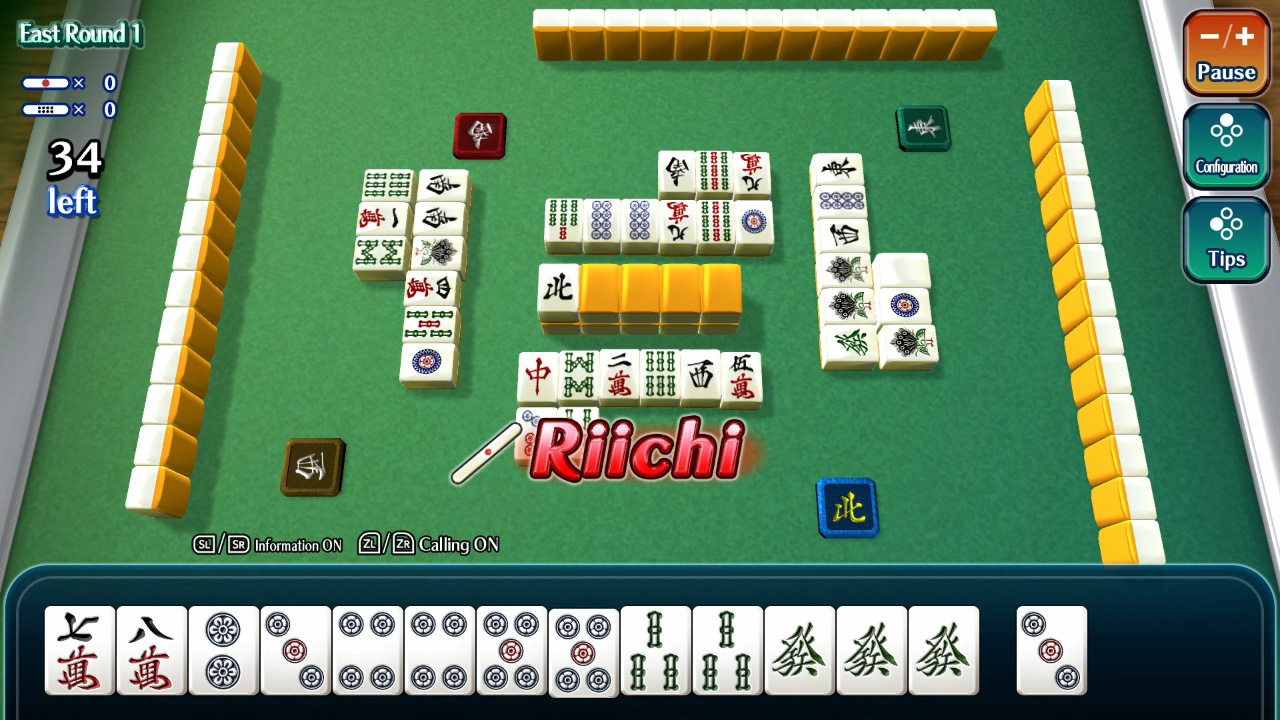Discard the drawn three-circles tile
Screen dimensions: 1280x720
coord(1052,650)
